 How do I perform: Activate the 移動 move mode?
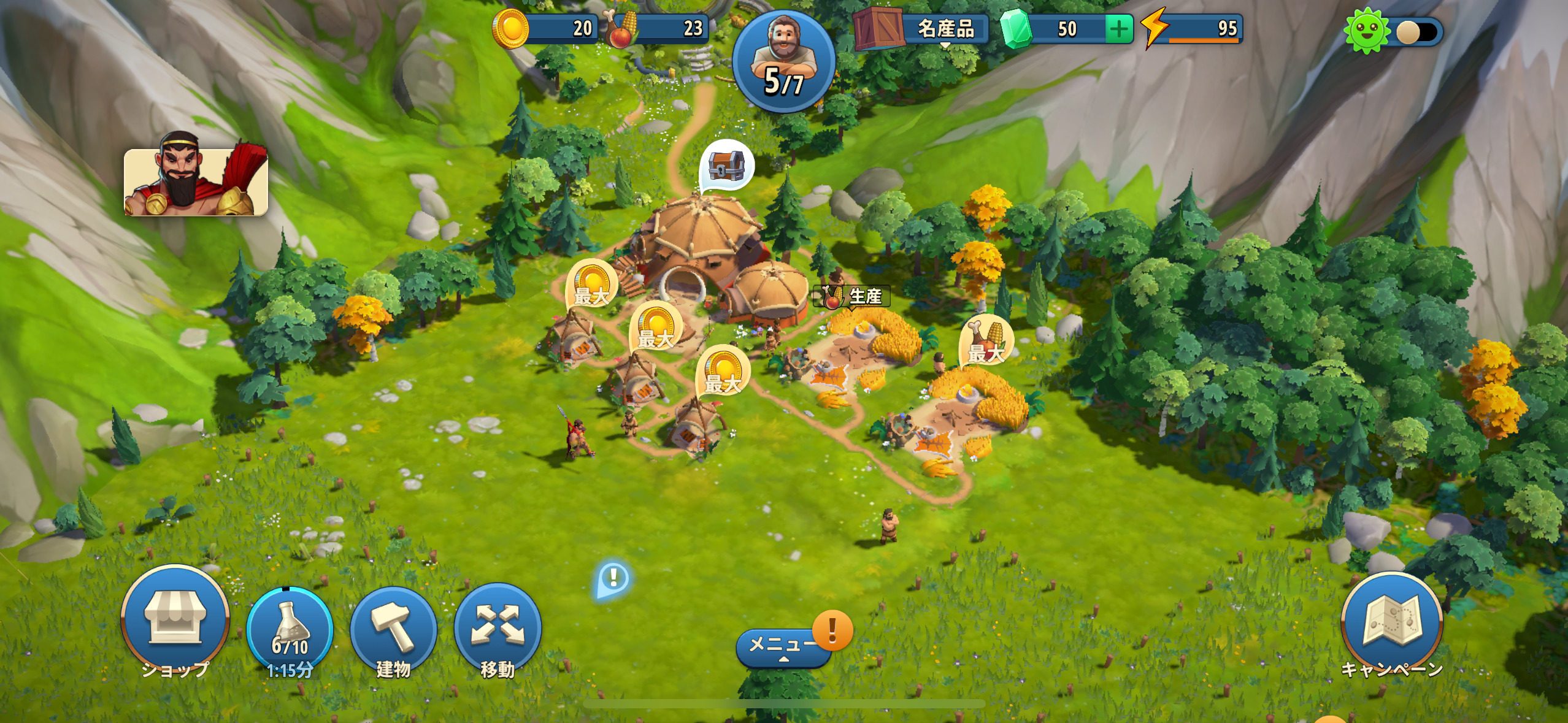point(498,628)
